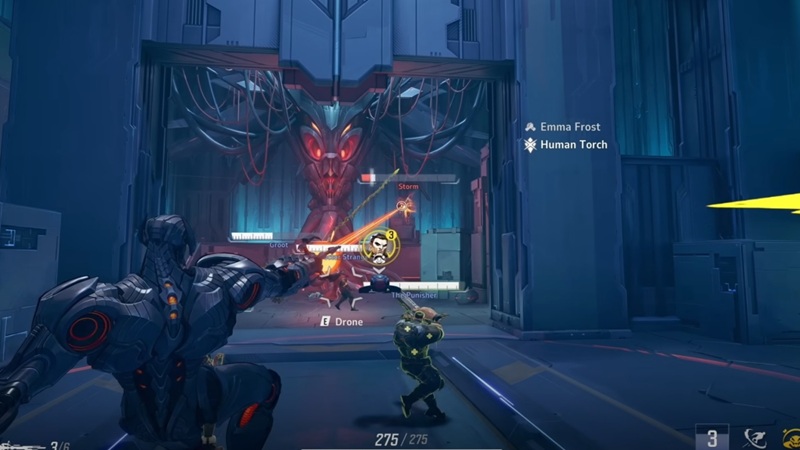This screenshot has height=450, width=800.
Task: Click the ability slot showing number 3
Action: tap(712, 436)
